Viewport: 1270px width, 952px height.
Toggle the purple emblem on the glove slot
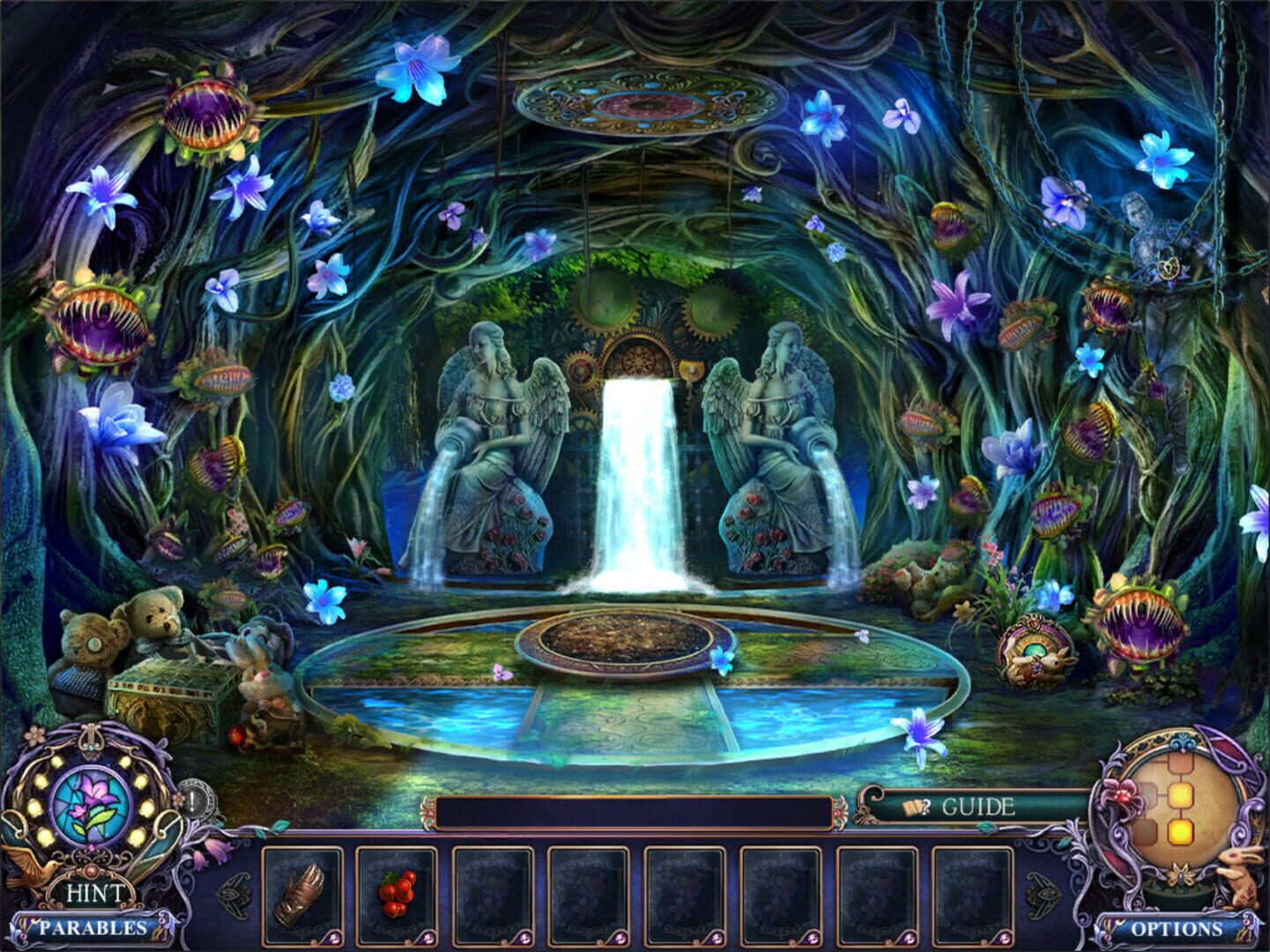click(333, 936)
